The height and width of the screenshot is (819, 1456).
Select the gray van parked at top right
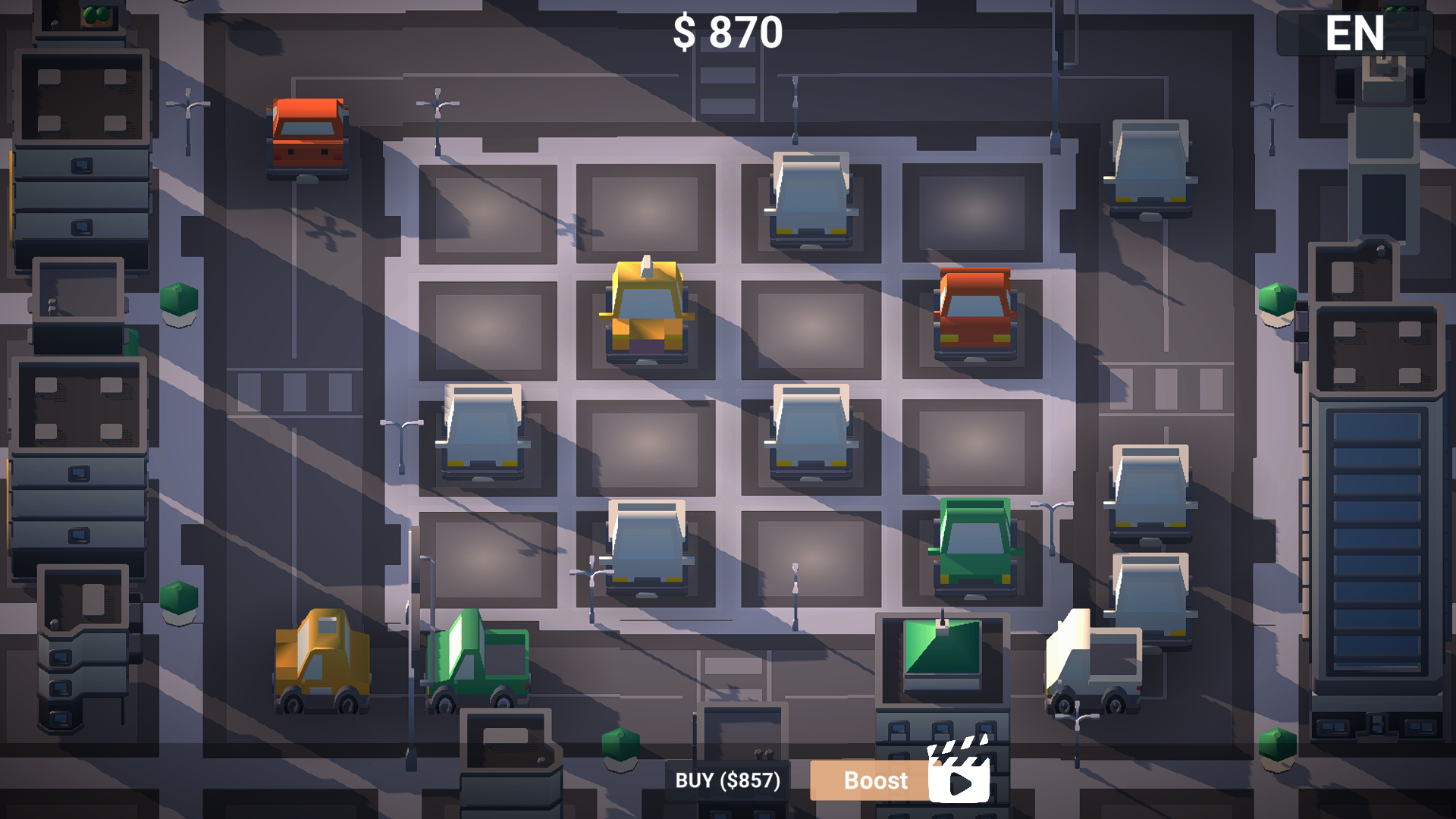pyautogui.click(x=1149, y=167)
